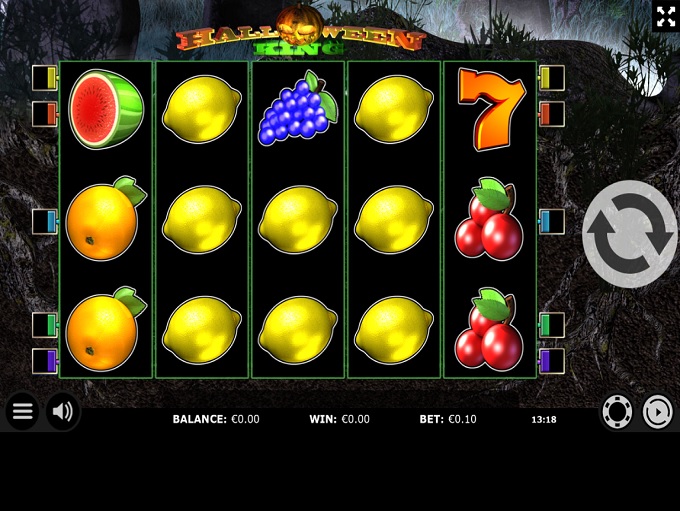Open the hamburger menu

pyautogui.click(x=22, y=411)
